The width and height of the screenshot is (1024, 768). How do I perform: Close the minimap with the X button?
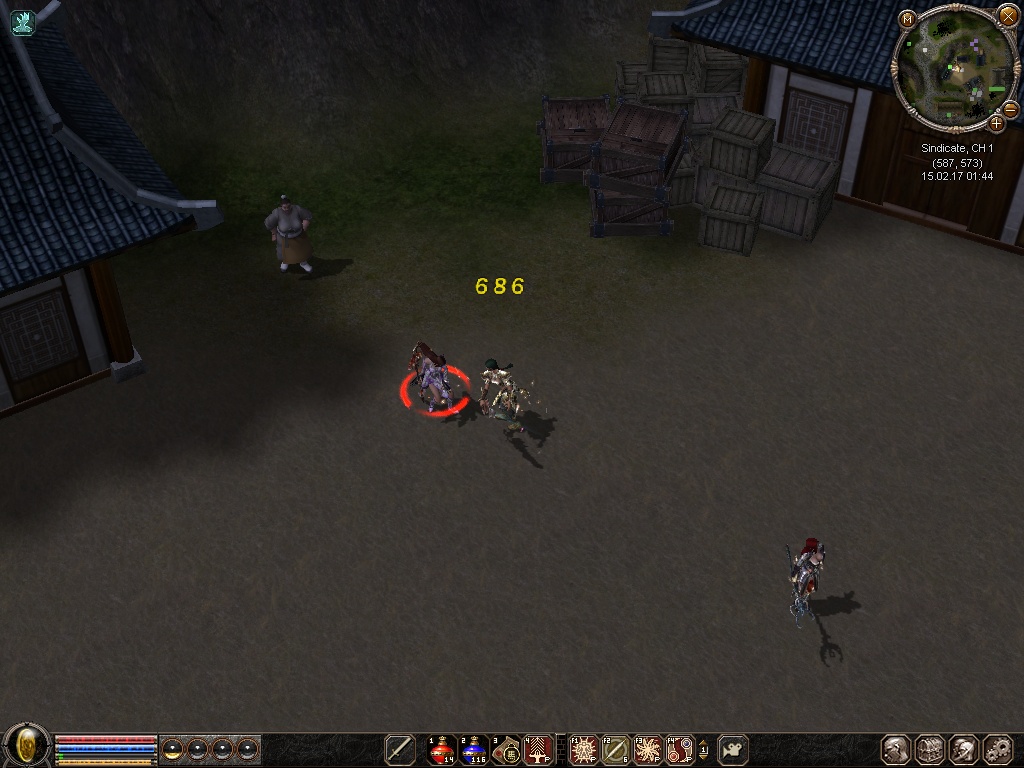click(x=1007, y=16)
